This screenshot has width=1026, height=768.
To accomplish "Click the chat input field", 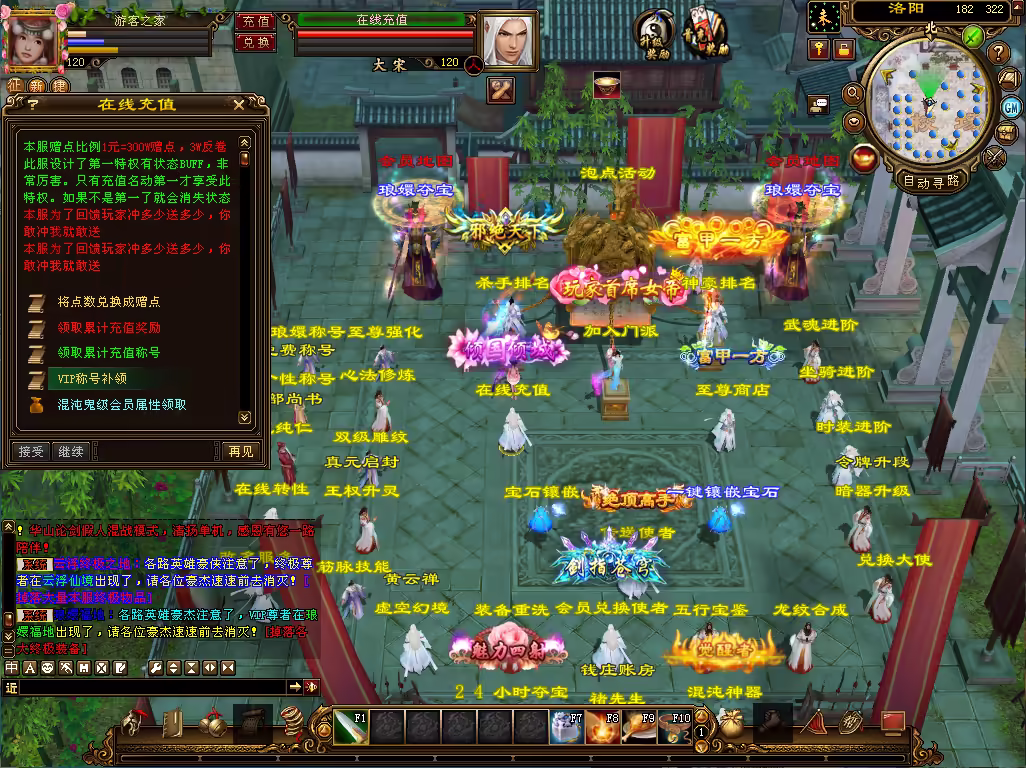I will 150,687.
